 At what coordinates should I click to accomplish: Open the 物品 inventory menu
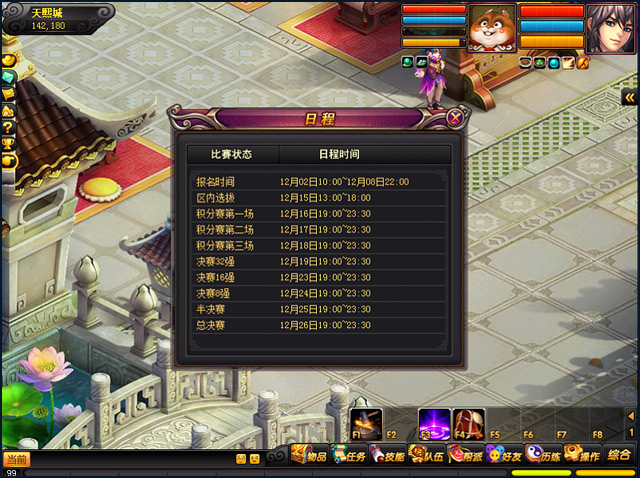click(x=309, y=456)
